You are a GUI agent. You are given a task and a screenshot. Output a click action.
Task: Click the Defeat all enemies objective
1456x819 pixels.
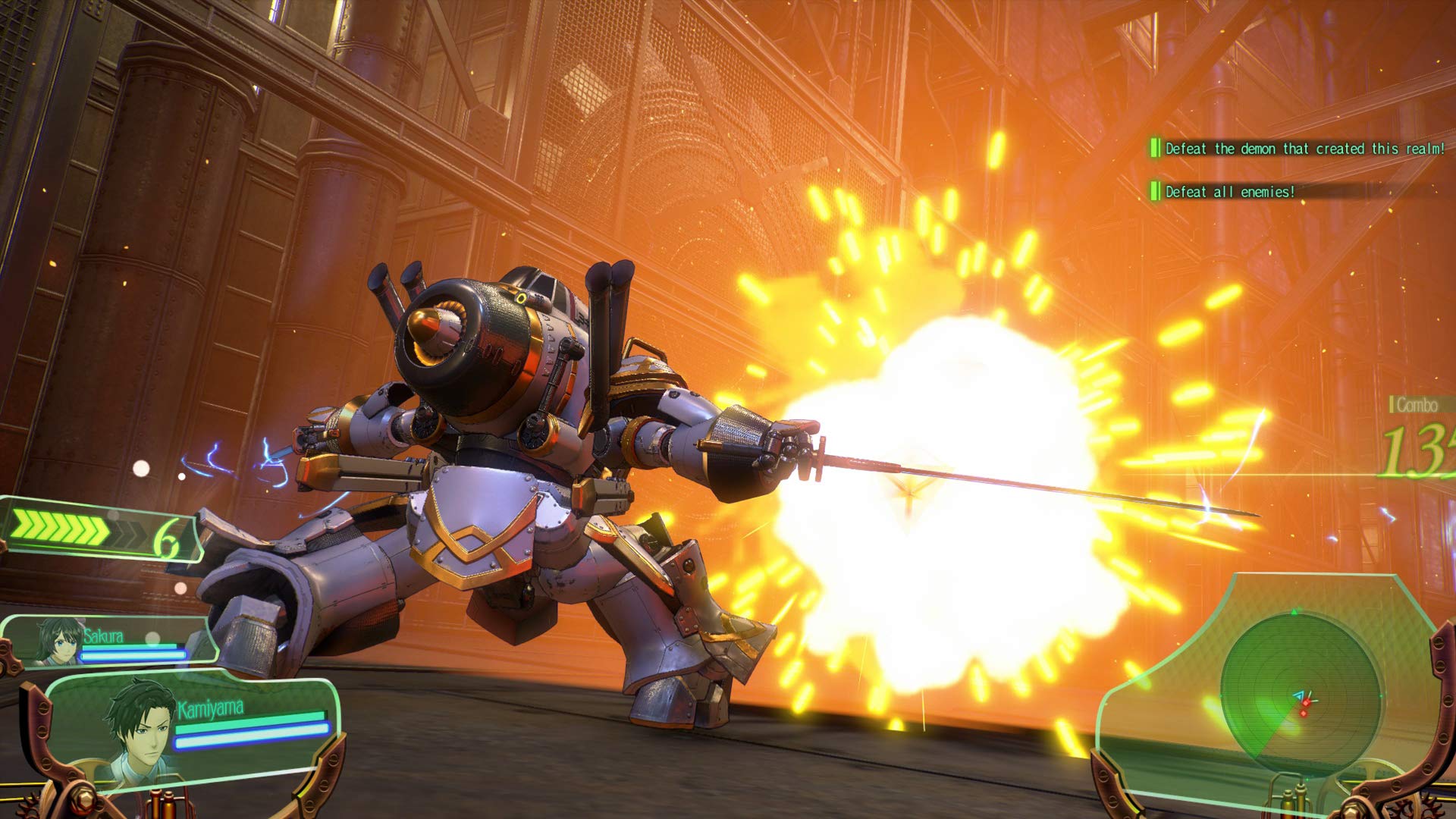click(1229, 192)
